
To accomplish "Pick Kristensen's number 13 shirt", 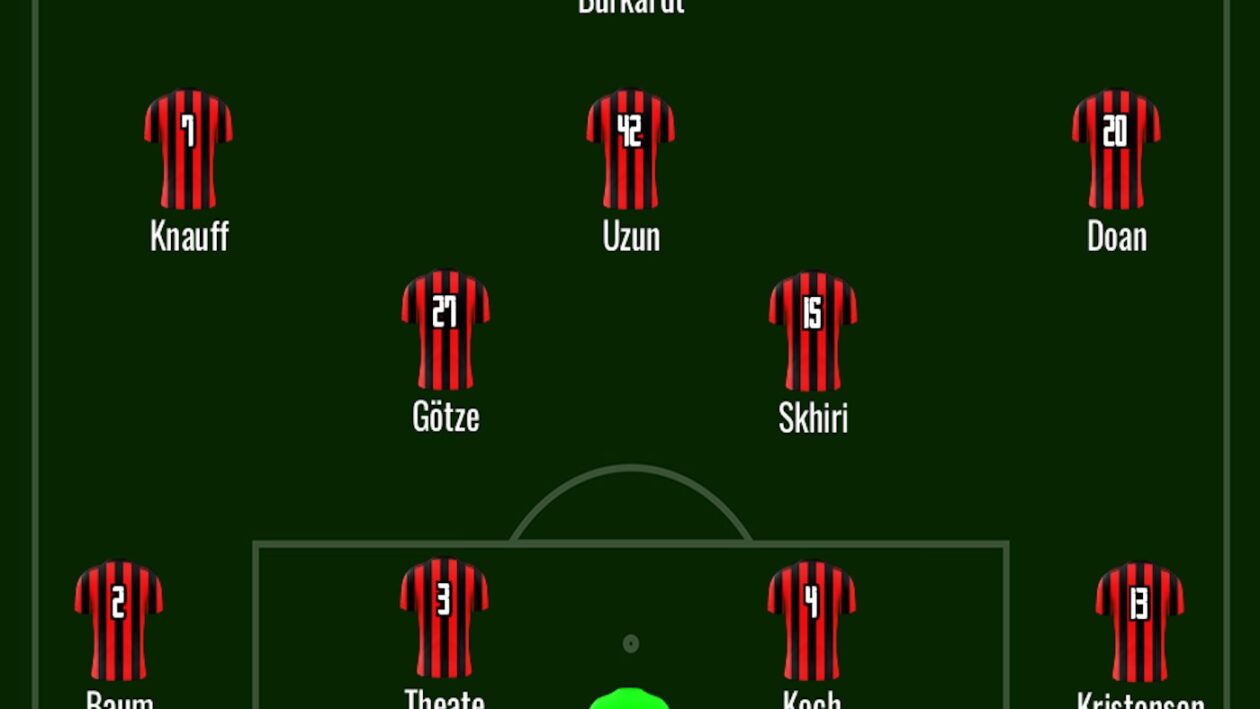I will 1139,620.
